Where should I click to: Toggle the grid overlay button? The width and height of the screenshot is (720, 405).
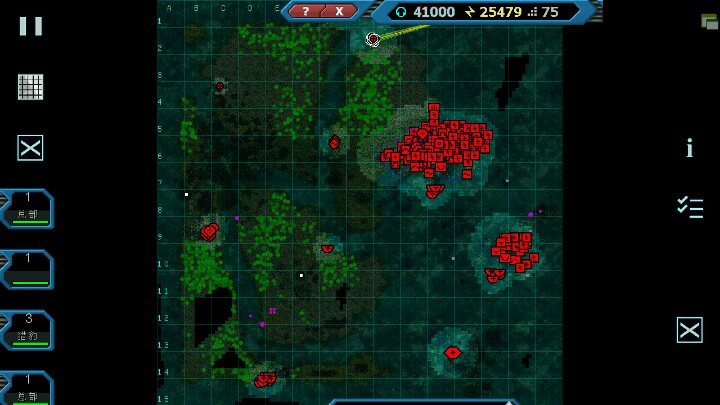tap(30, 87)
